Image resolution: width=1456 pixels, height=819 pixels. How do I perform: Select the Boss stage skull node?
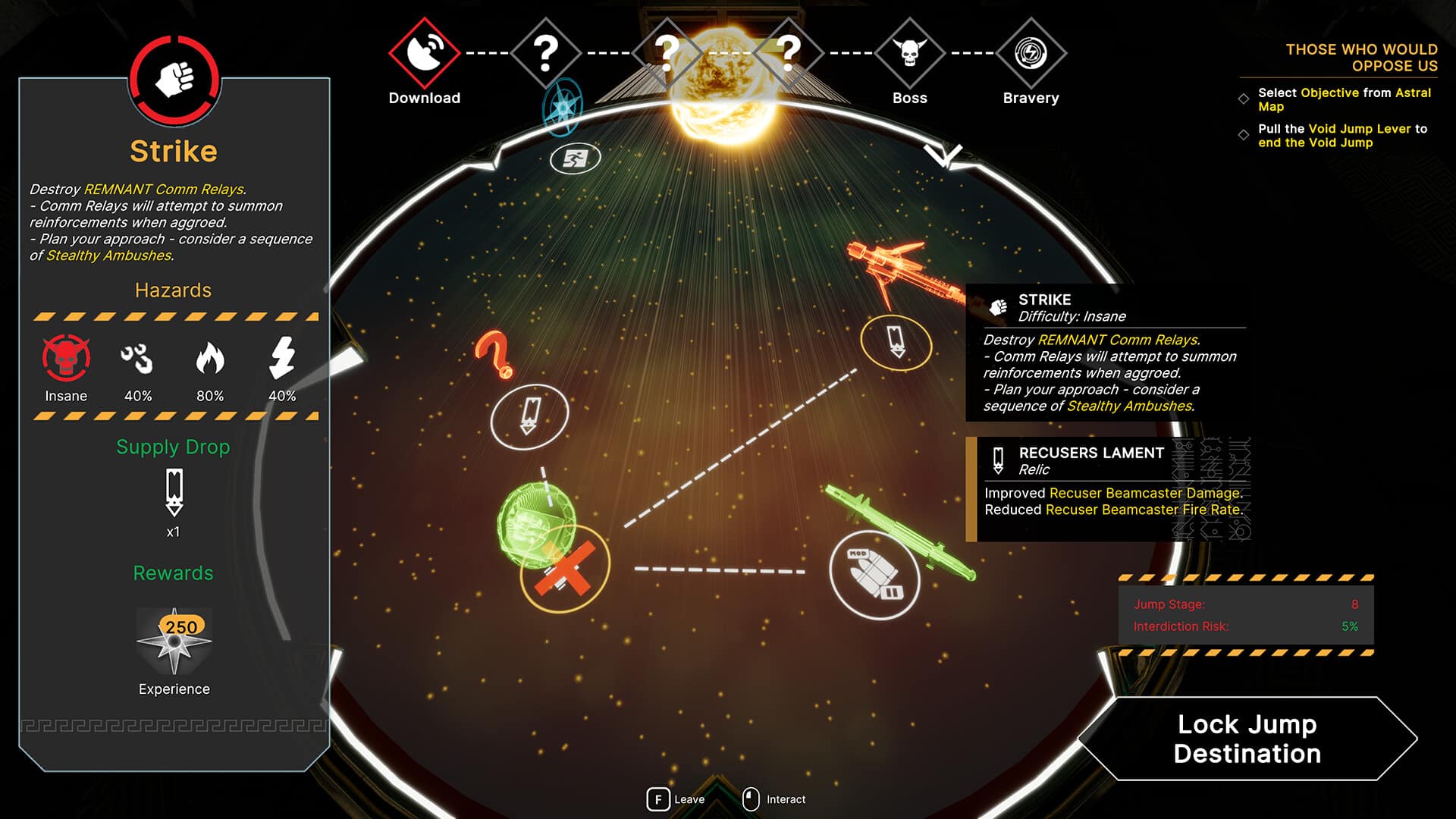tap(909, 53)
